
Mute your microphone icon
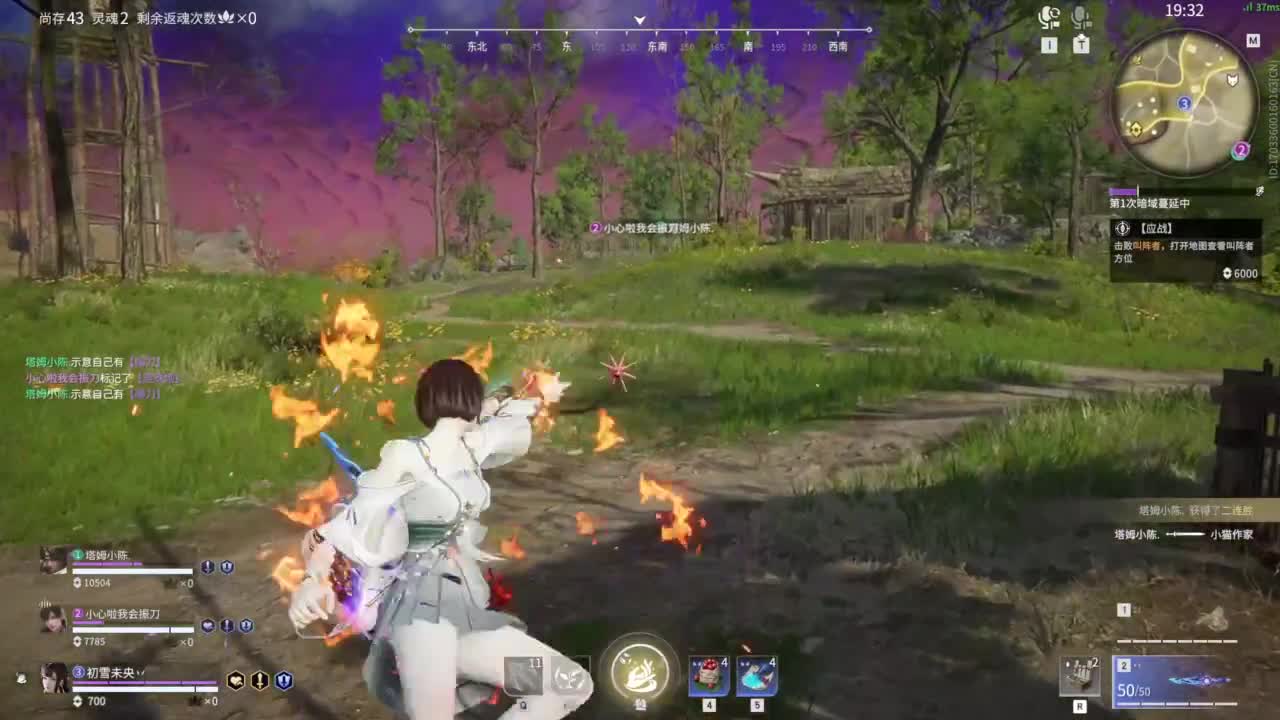point(1079,16)
